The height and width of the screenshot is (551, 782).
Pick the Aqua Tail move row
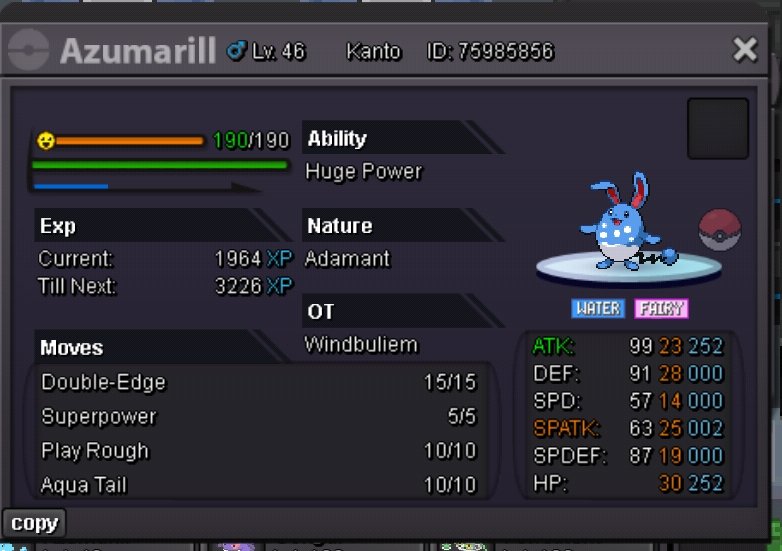(260, 485)
